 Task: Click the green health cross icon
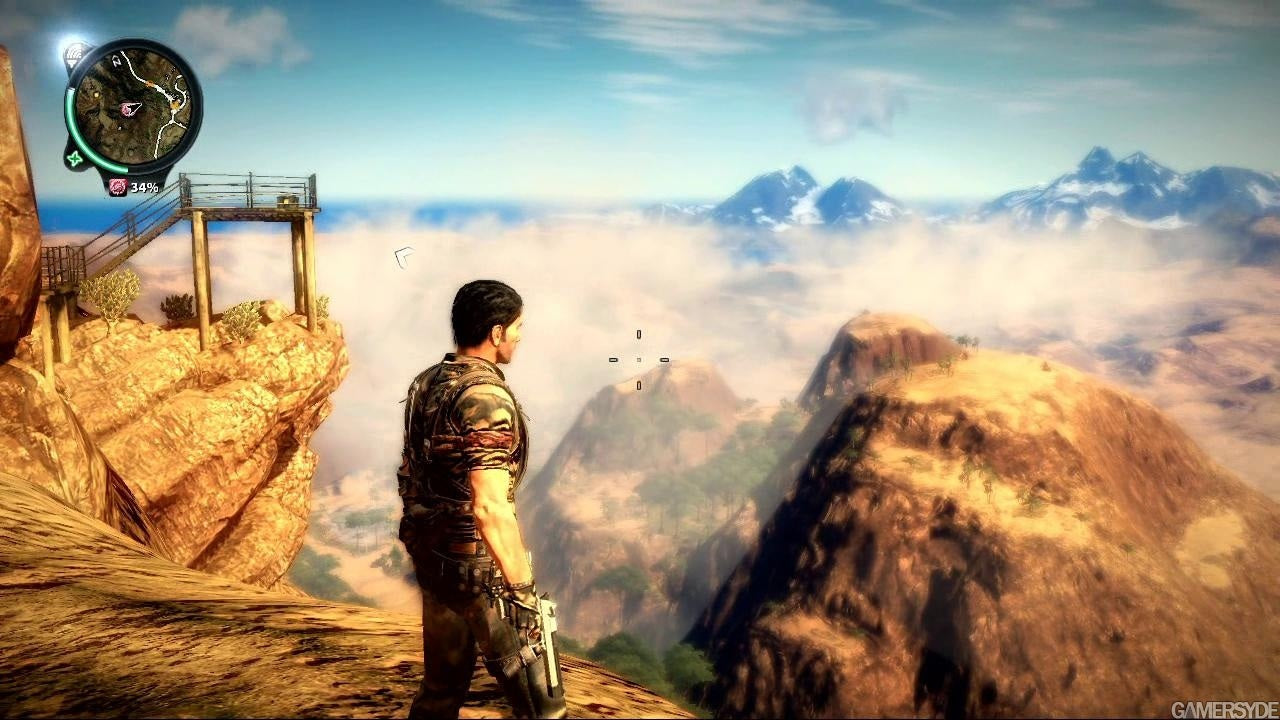click(x=74, y=158)
